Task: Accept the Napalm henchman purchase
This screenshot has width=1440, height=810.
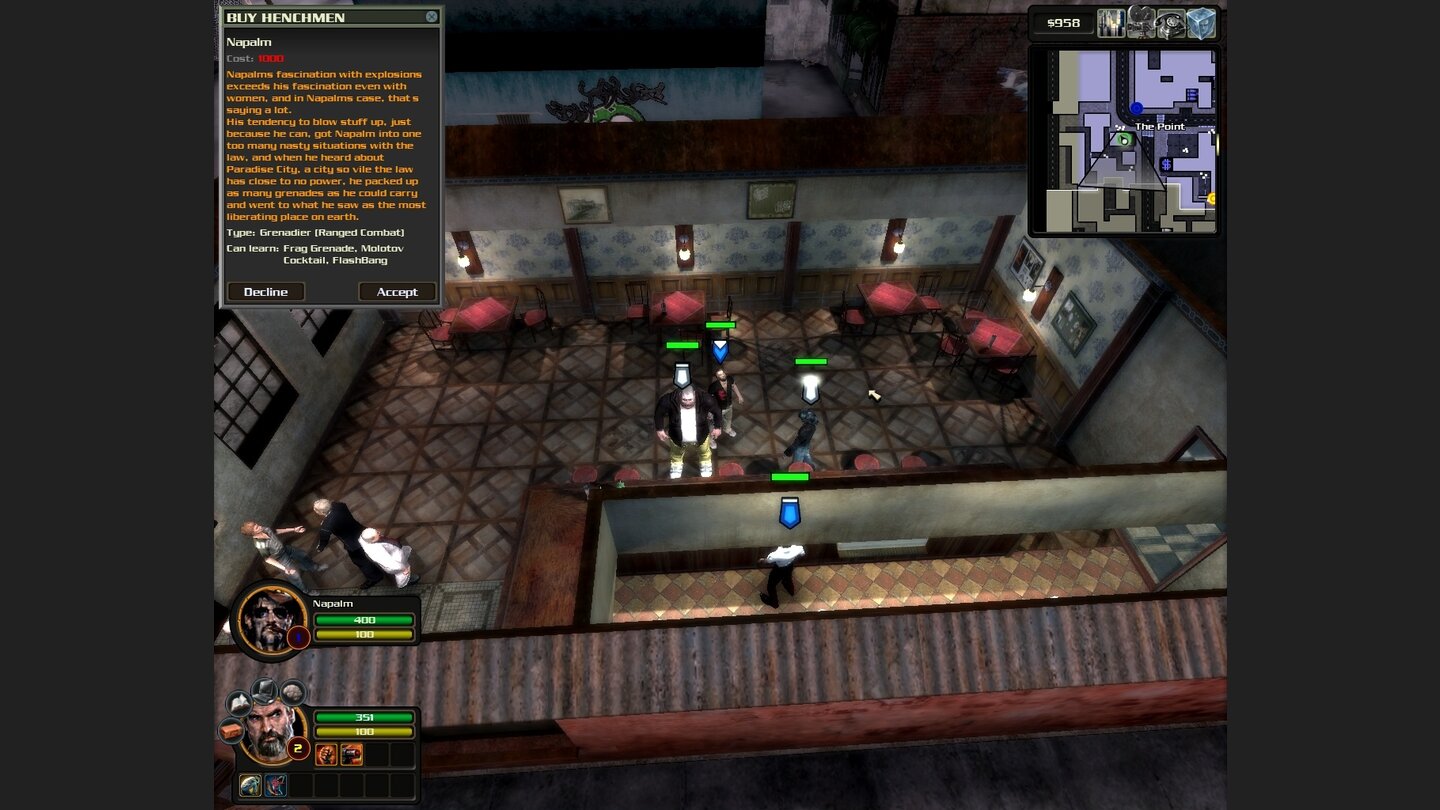Action: (x=397, y=291)
